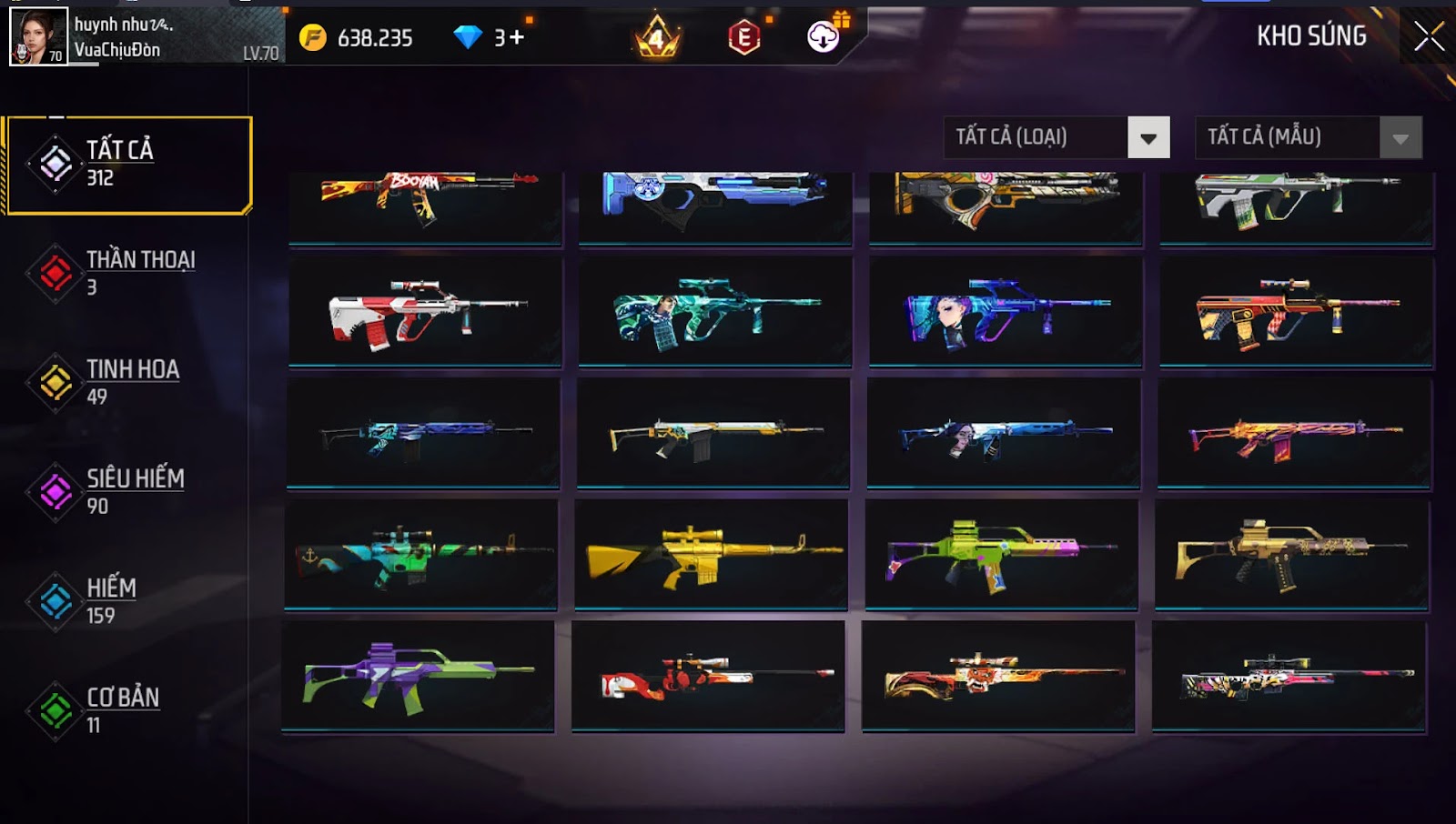Image resolution: width=1456 pixels, height=824 pixels.
Task: Select the Tất Cả category tab
Action: click(128, 165)
